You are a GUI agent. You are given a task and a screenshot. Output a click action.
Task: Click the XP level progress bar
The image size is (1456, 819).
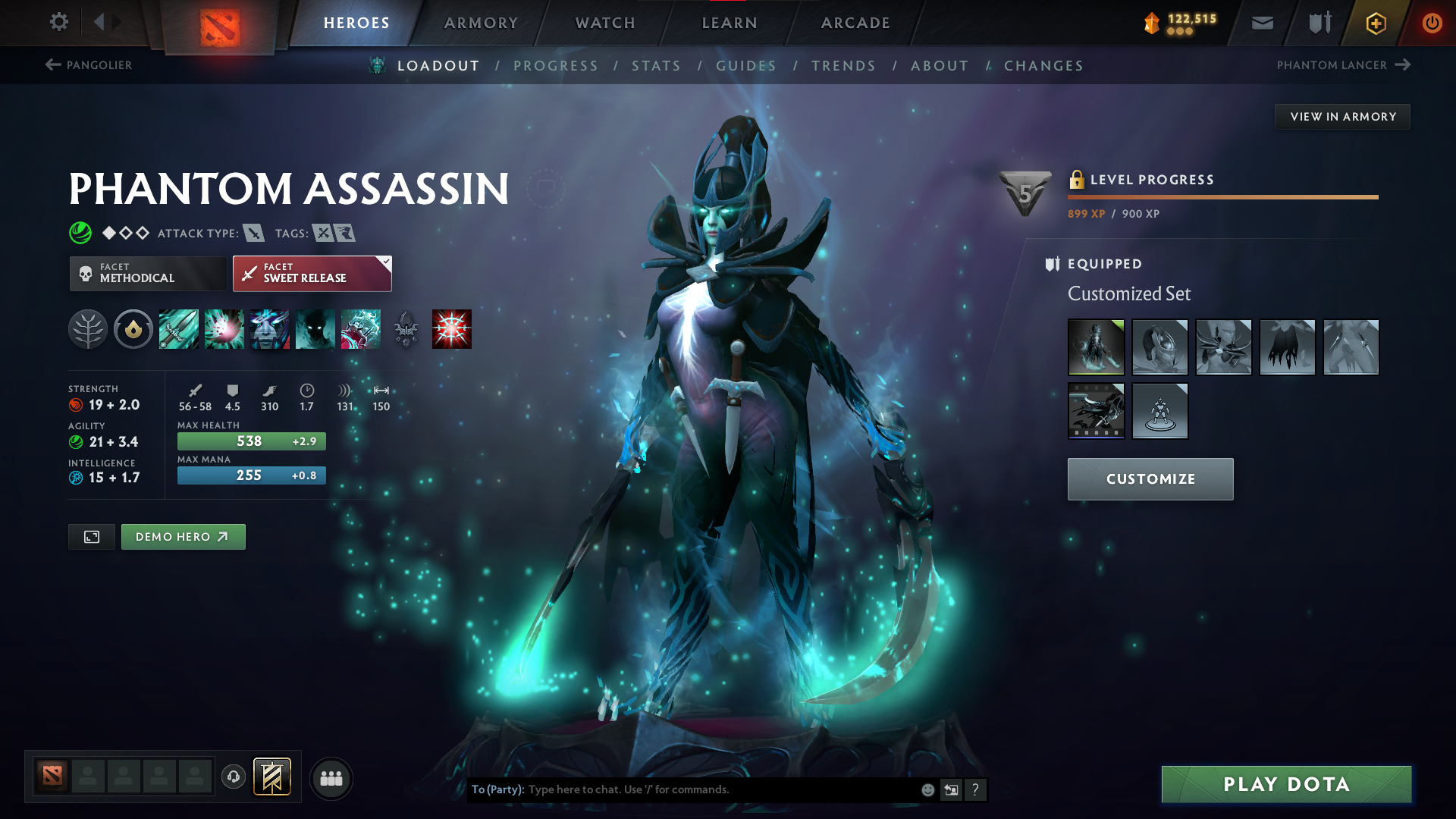(1222, 198)
